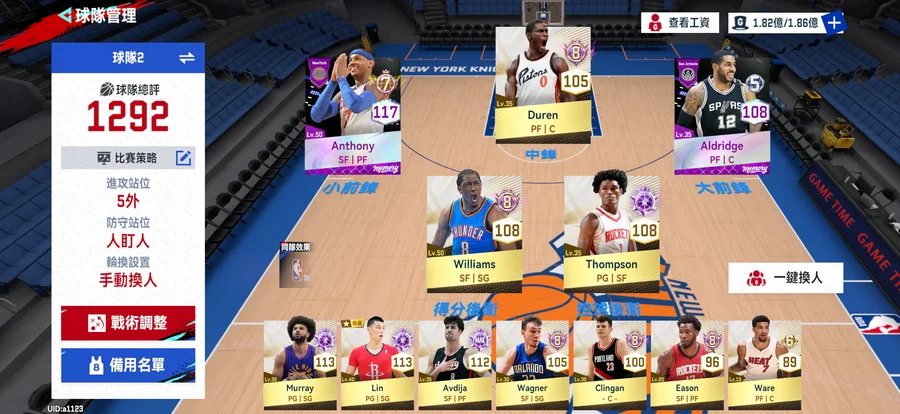900x414 pixels.
Task: Select the Anthony small forward card
Action: pyautogui.click(x=352, y=115)
